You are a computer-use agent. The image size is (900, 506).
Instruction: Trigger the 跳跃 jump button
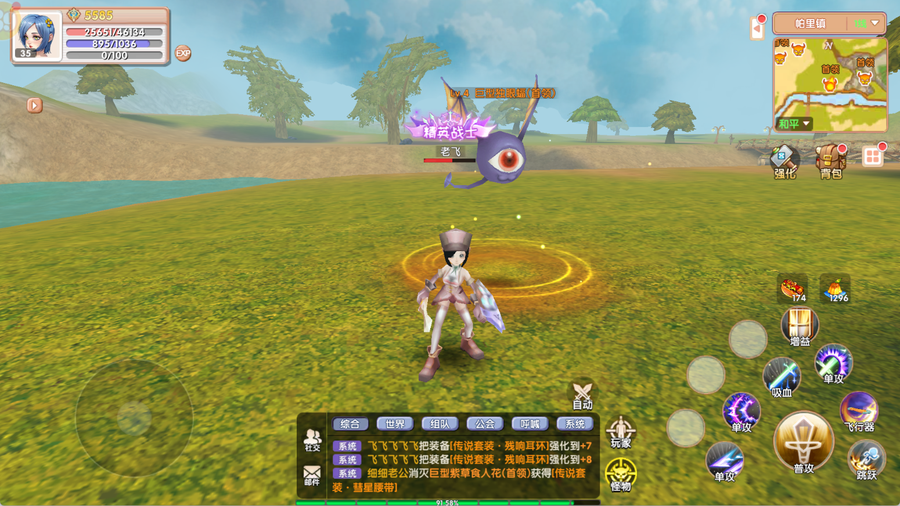[x=866, y=459]
